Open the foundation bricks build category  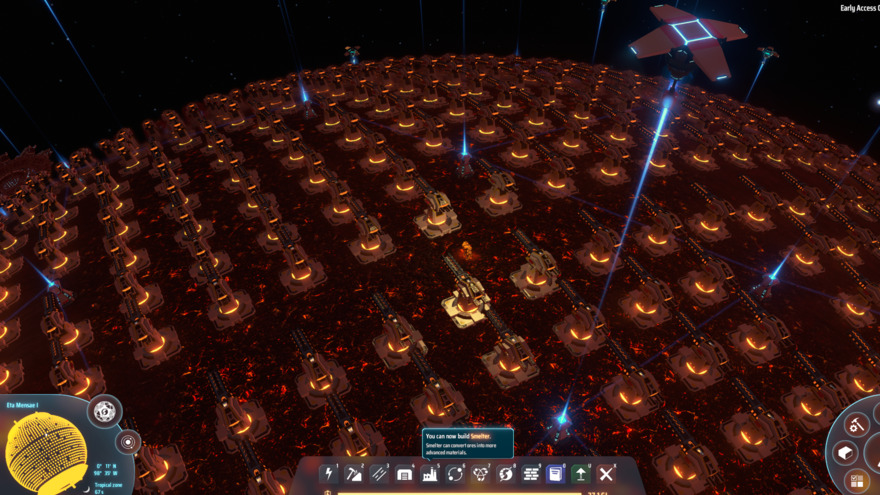530,473
